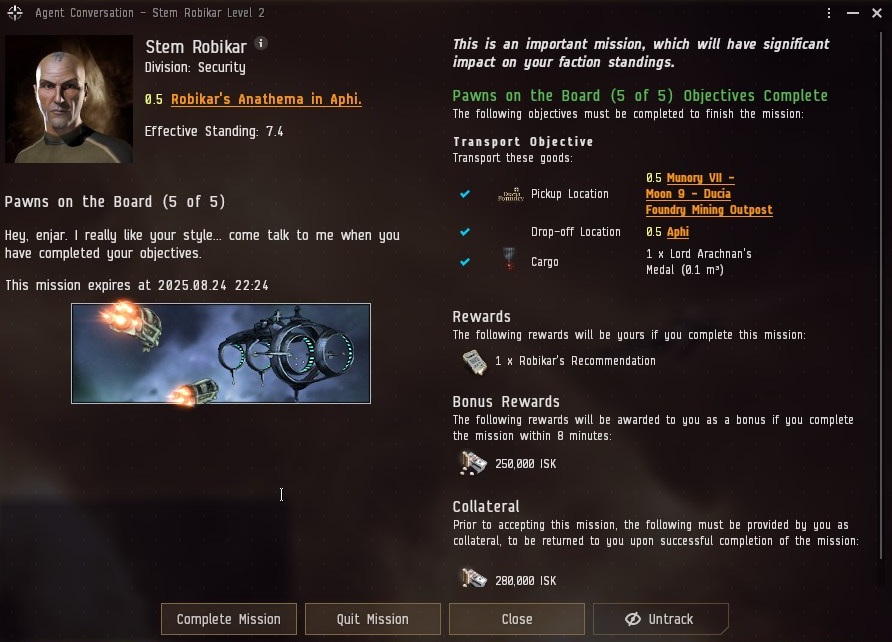Show info on Stem Robikar
Image resolution: width=892 pixels, height=642 pixels.
coord(261,44)
